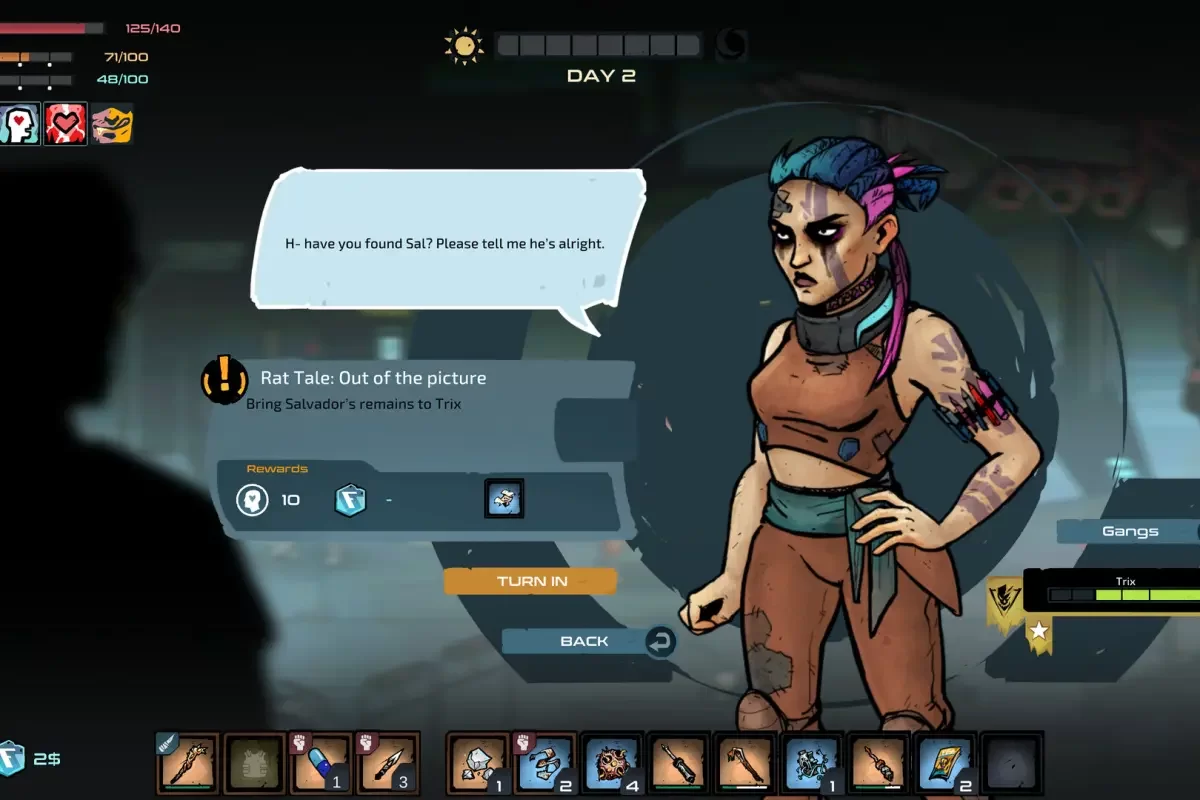1200x800 pixels.
Task: Click the Rat Tale quest exclamation icon
Action: tap(225, 379)
